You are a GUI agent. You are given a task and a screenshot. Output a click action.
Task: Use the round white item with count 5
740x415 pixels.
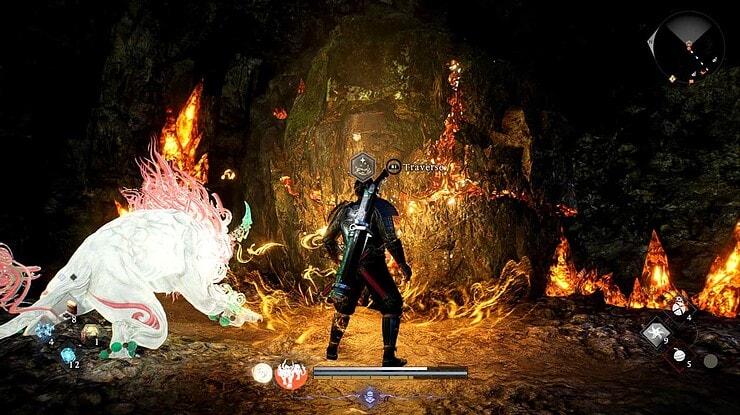click(x=677, y=355)
